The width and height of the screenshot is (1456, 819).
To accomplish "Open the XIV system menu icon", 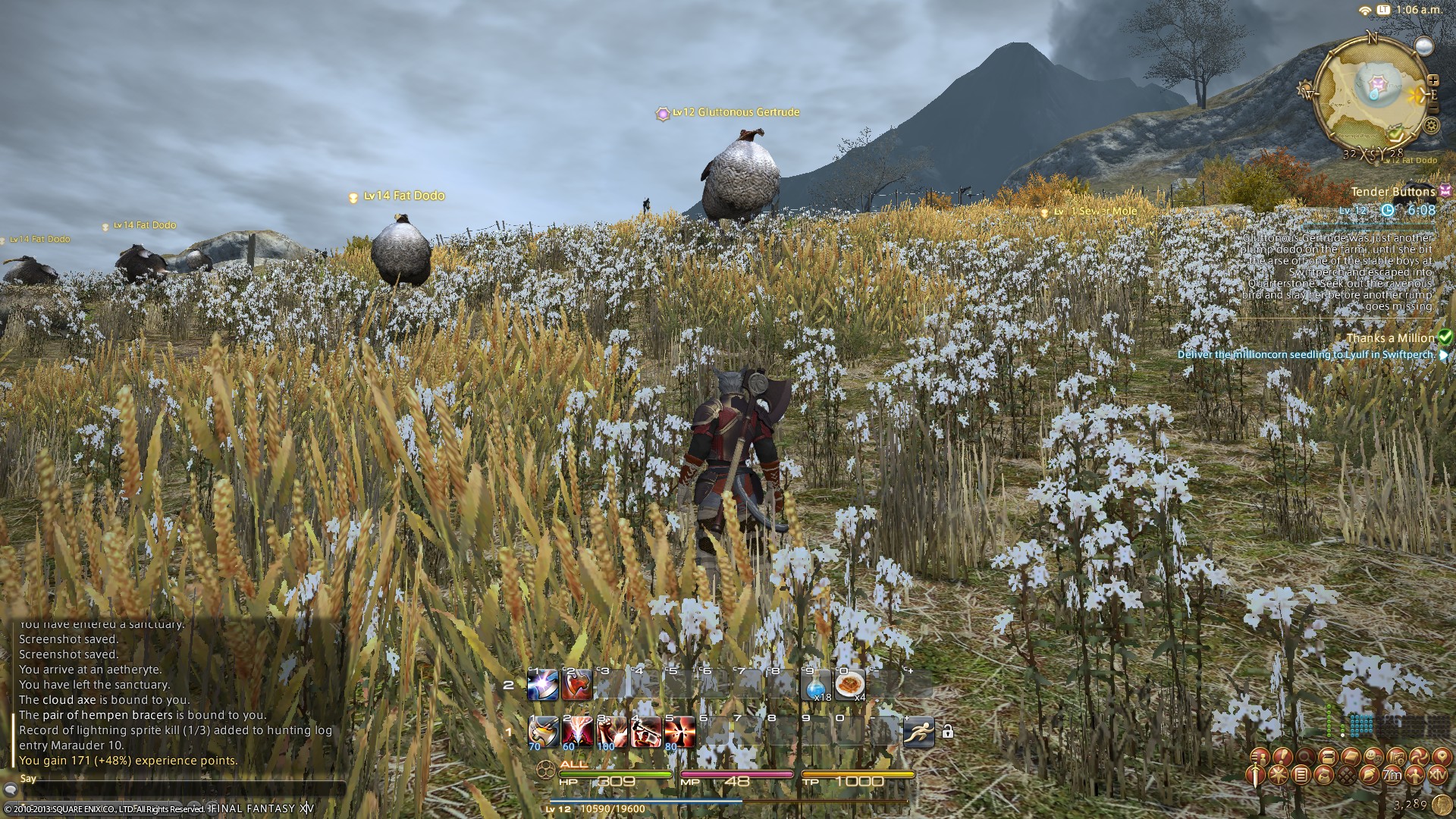I will [x=1437, y=775].
